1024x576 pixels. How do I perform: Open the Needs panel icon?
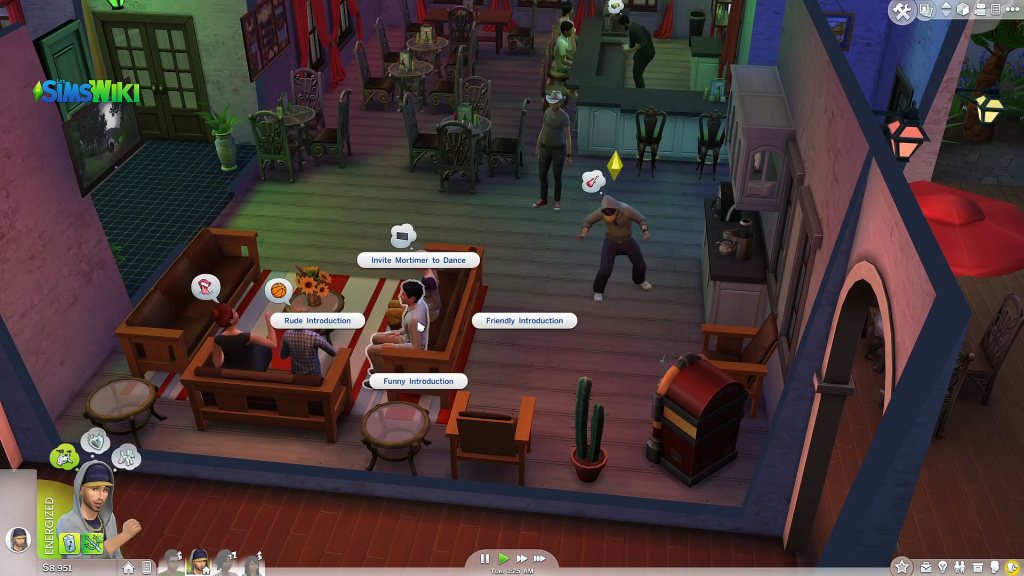pos(1011,567)
